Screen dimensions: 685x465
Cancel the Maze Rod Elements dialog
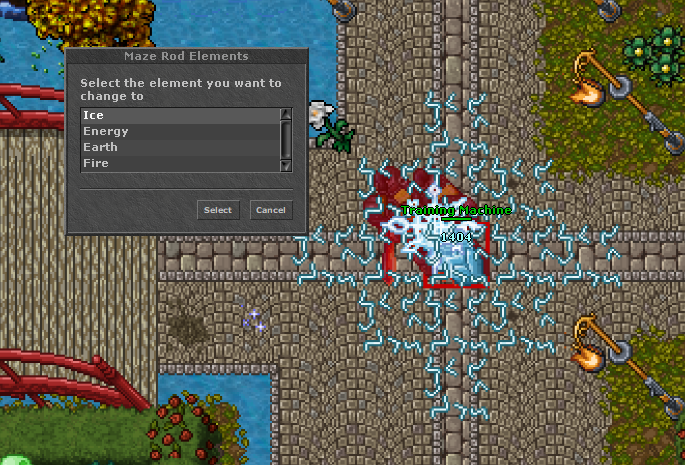(x=270, y=210)
